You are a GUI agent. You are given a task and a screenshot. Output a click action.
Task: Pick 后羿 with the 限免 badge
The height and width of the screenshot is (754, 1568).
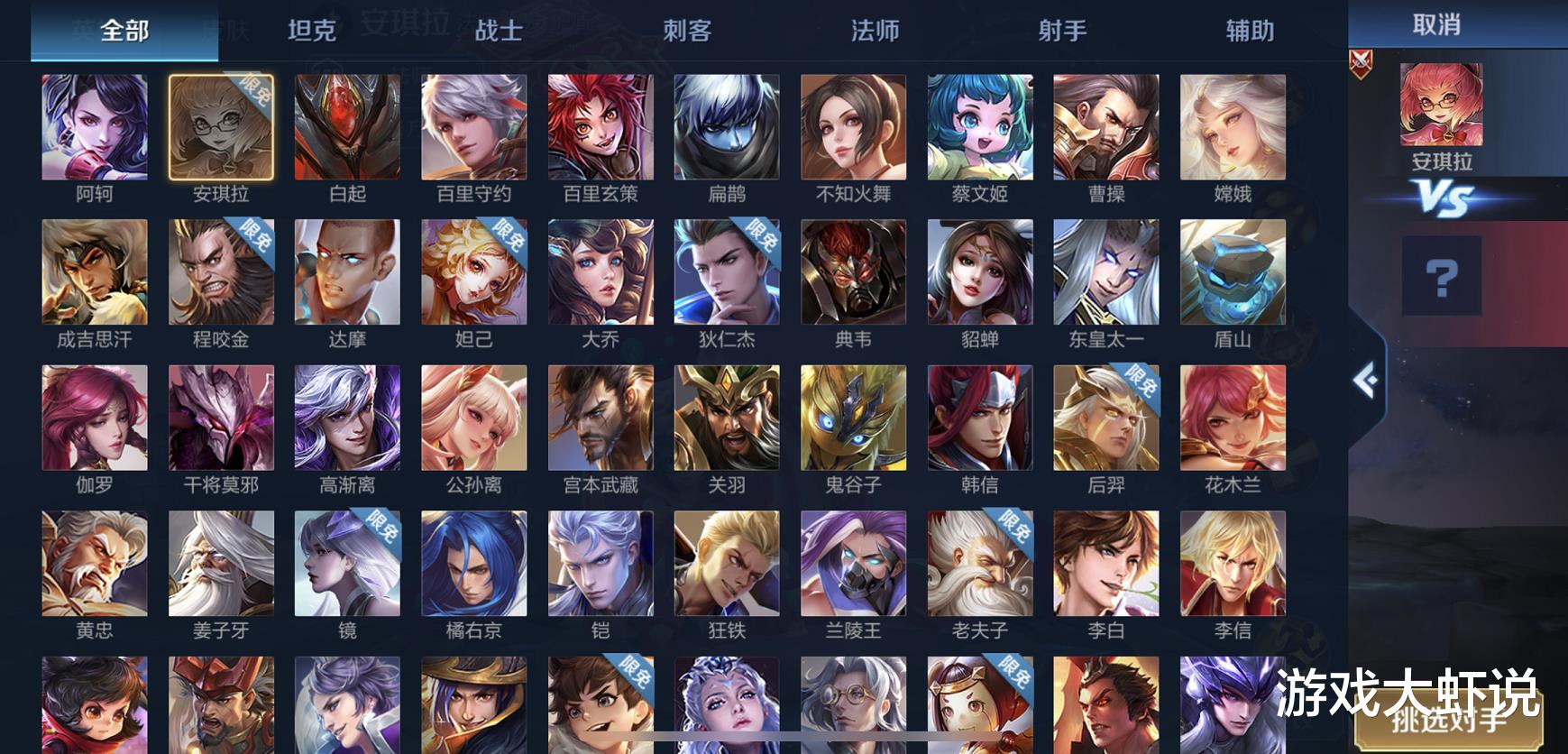[1105, 418]
